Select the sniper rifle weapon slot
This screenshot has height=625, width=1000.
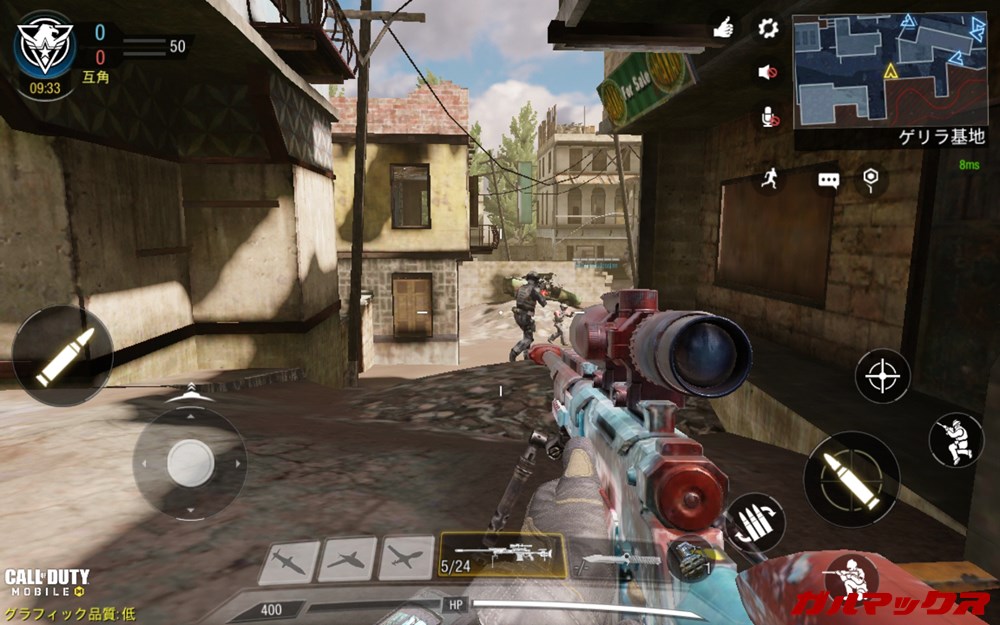pyautogui.click(x=502, y=555)
